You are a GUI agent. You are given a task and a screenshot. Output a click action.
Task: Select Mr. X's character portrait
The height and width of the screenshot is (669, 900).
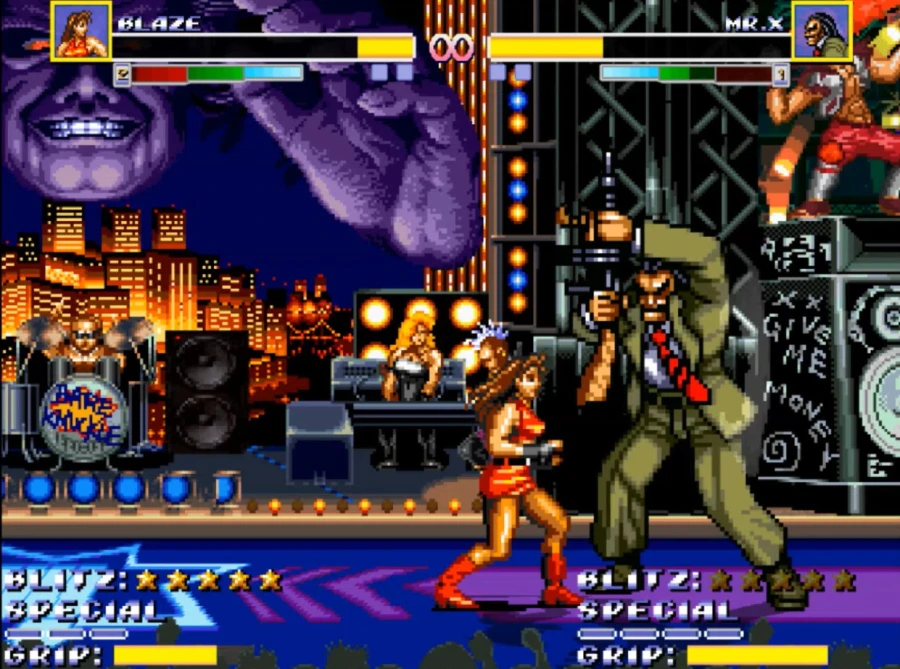click(x=821, y=31)
